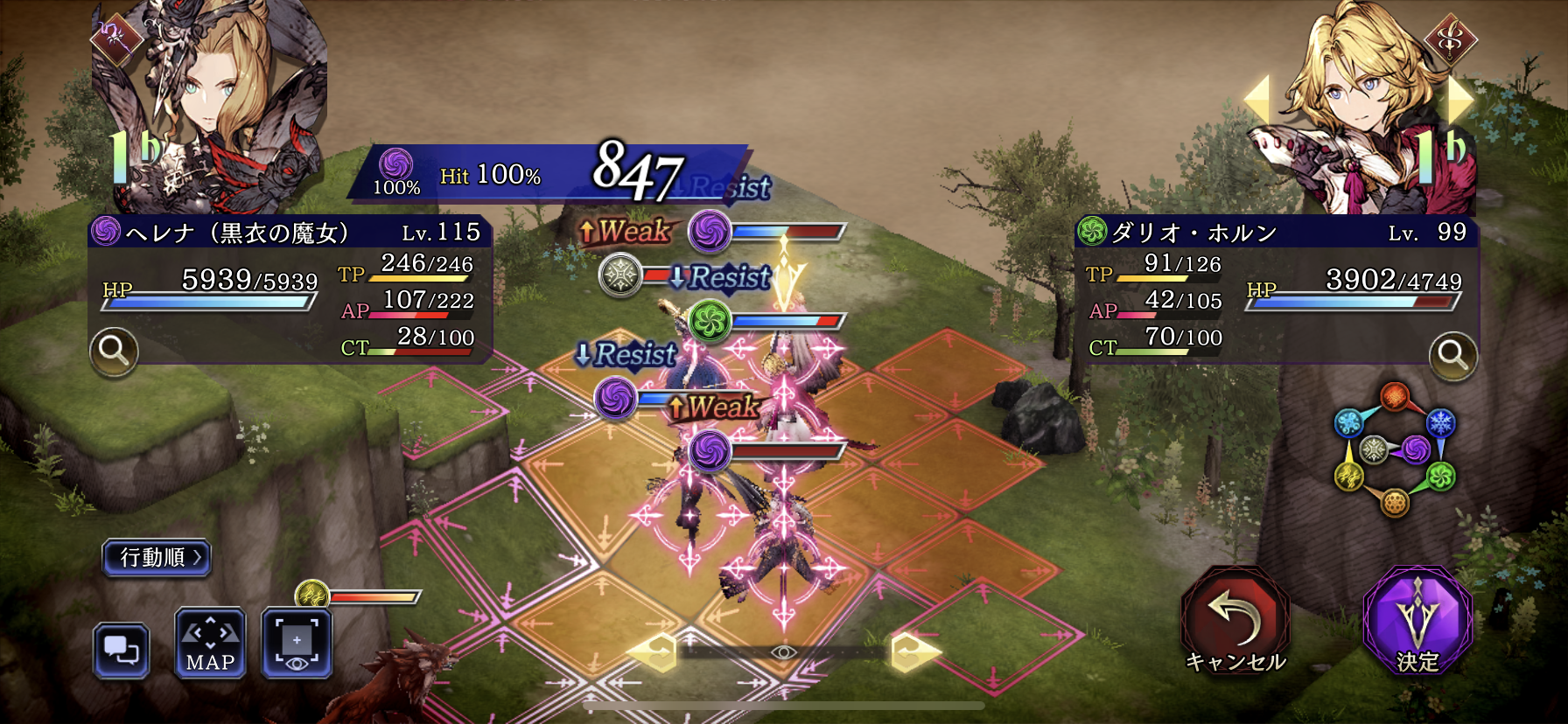Confirm the attack with 決定 button

click(1417, 621)
